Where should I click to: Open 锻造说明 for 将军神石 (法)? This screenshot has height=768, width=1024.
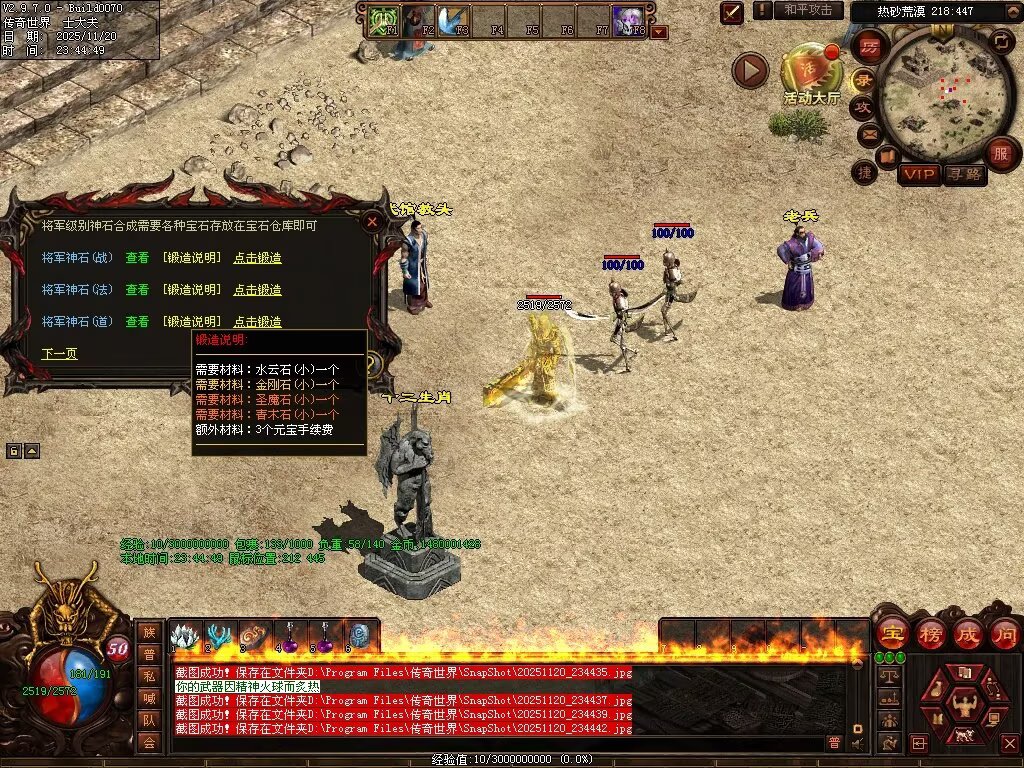[x=191, y=290]
